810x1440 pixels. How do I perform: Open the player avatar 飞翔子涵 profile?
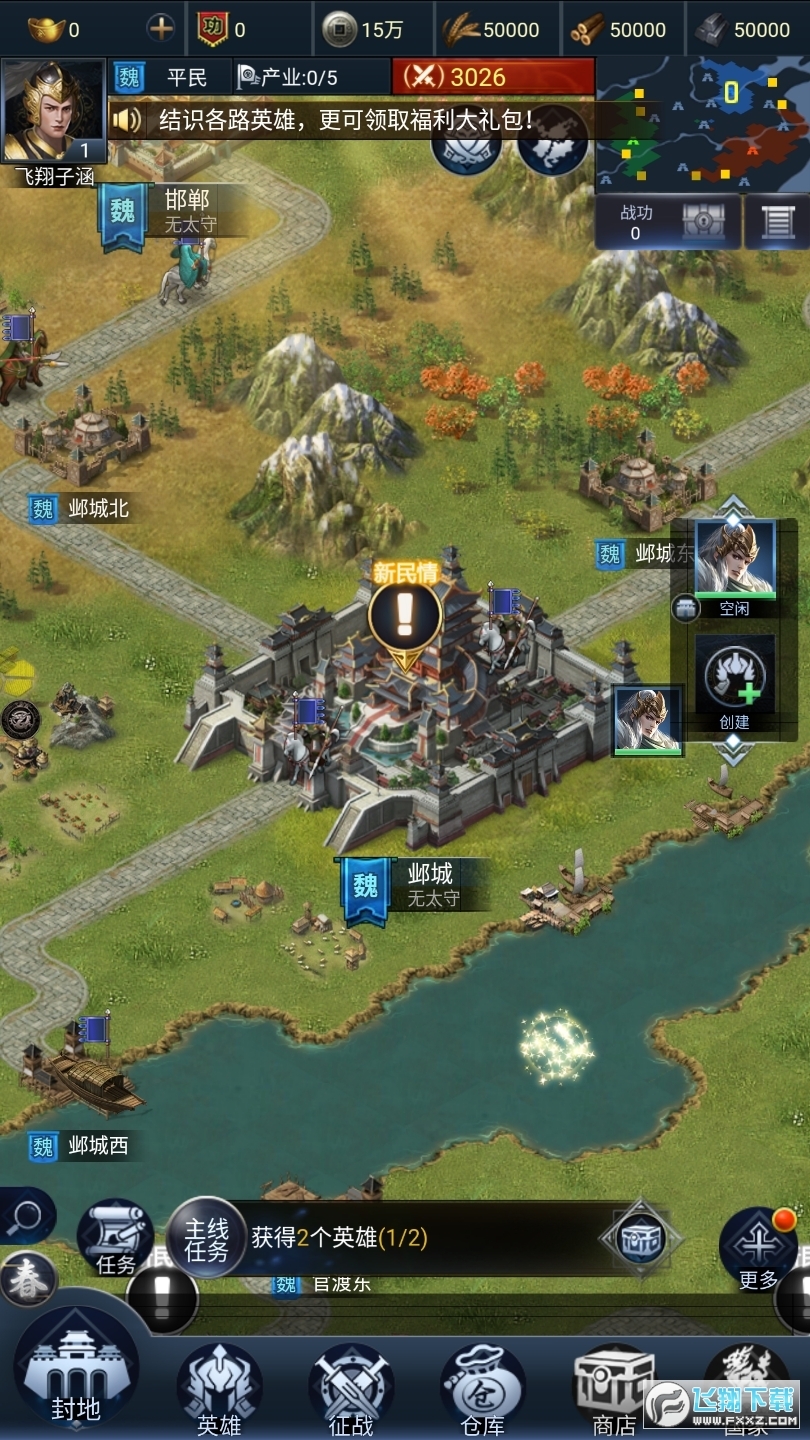coord(54,111)
